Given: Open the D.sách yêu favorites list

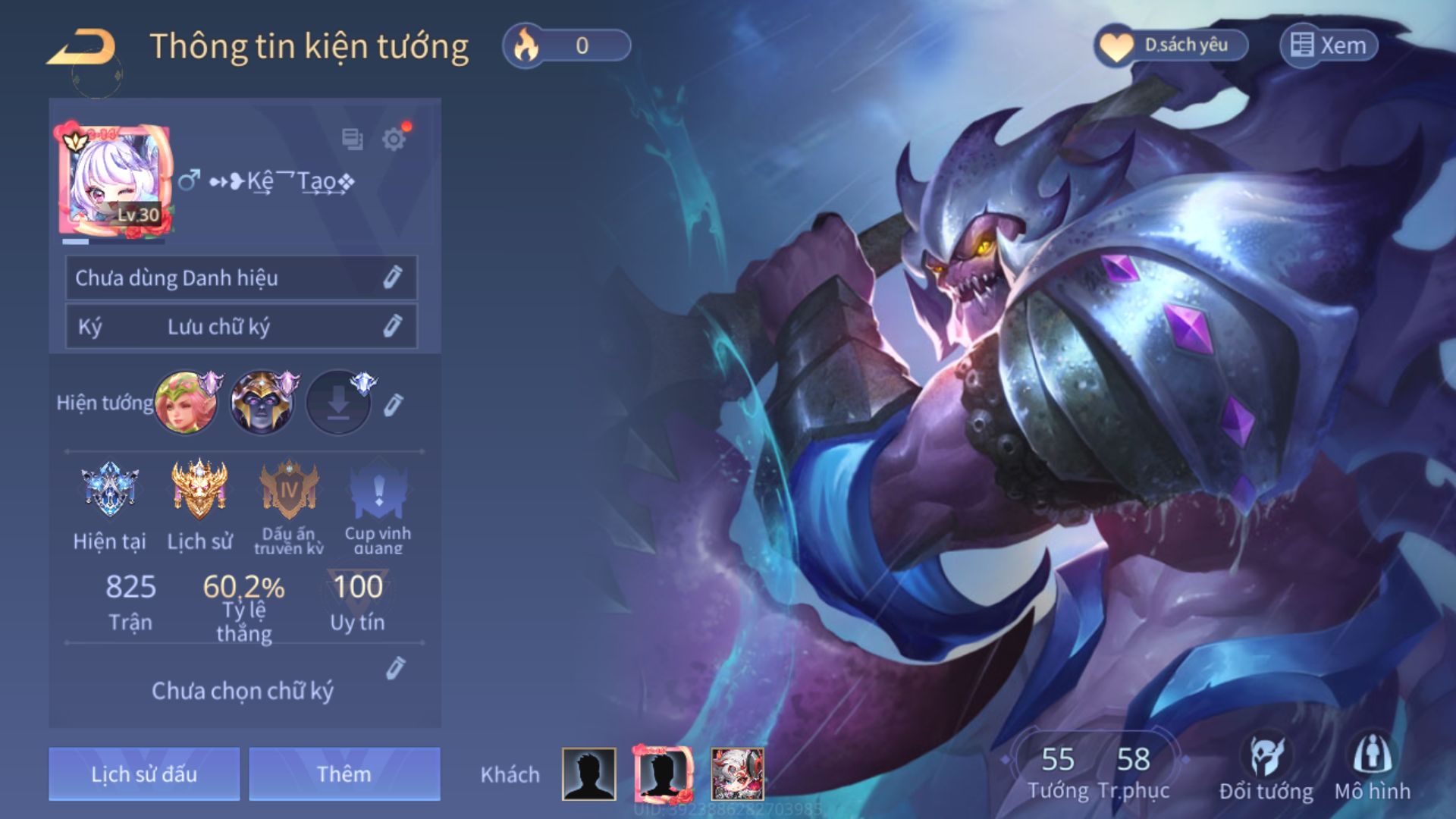Looking at the screenshot, I should tap(1172, 45).
